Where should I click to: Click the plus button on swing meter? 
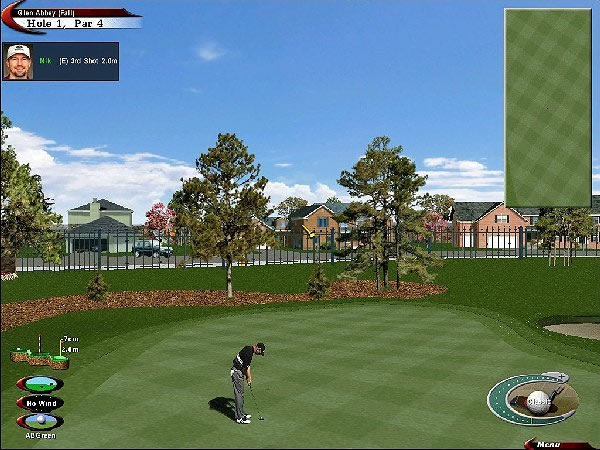pyautogui.click(x=559, y=377)
